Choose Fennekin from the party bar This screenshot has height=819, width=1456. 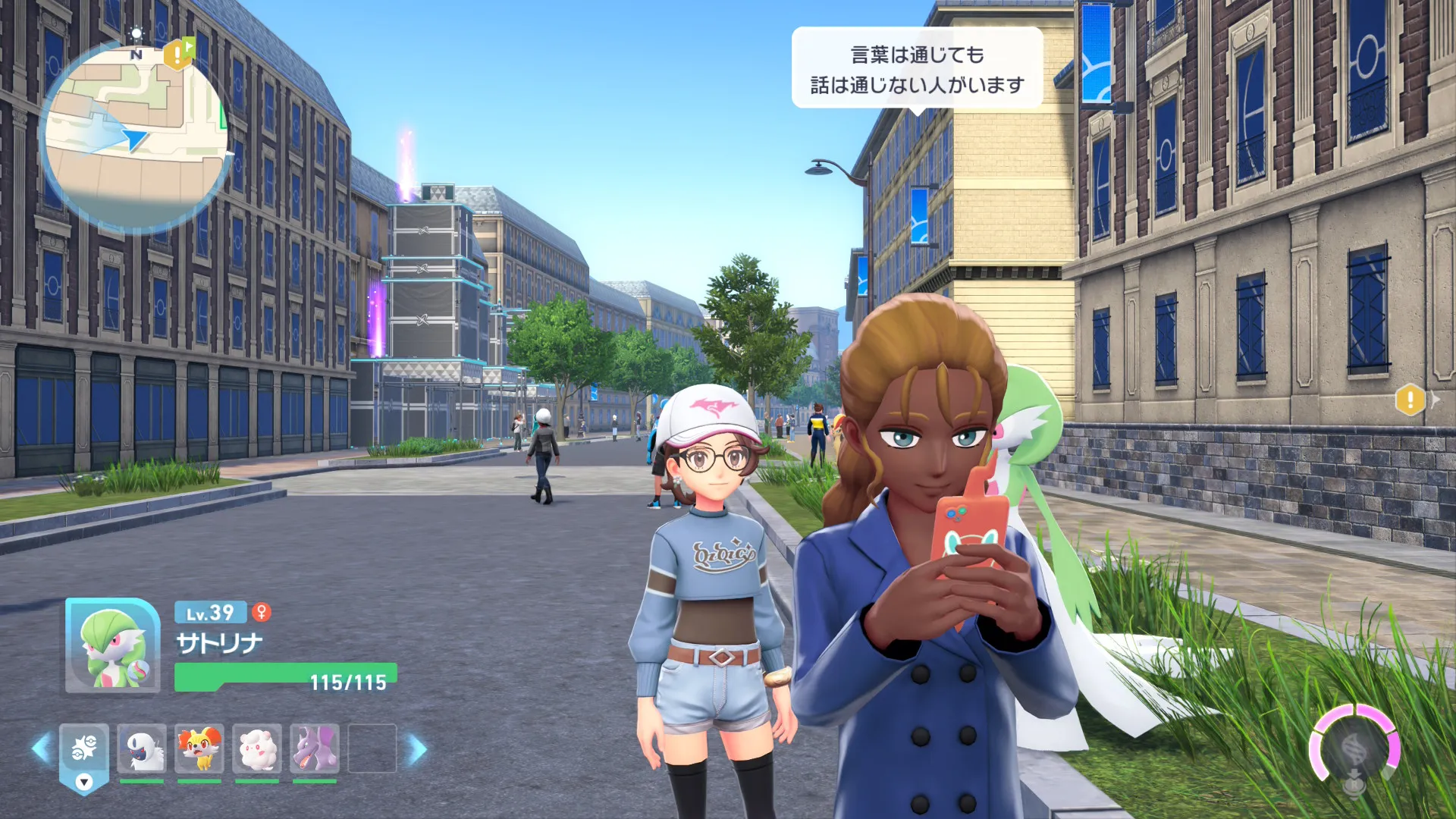(199, 748)
